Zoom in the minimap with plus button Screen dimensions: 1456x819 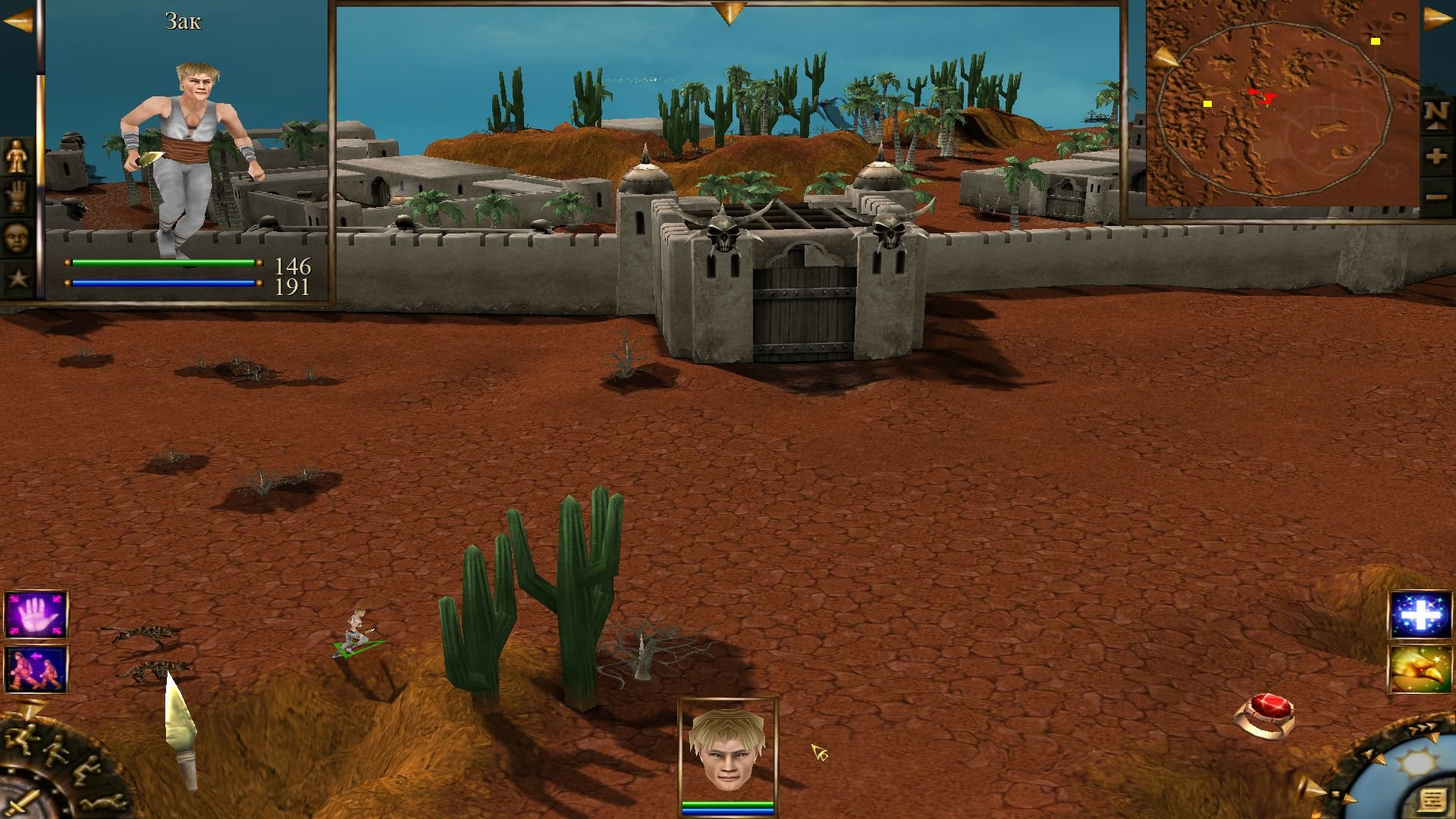[1436, 158]
